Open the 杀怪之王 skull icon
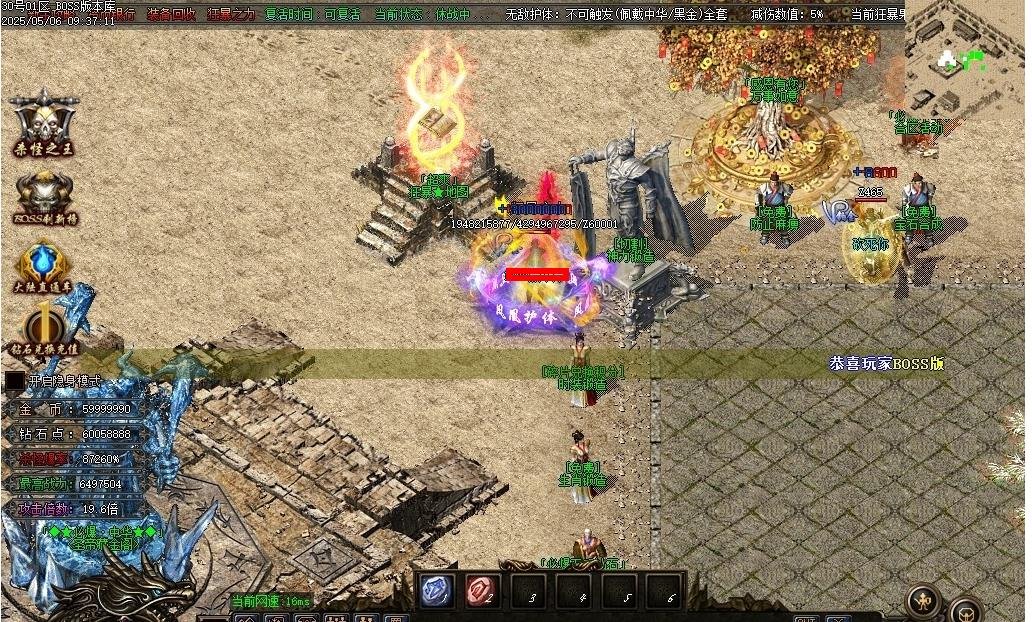 (x=44, y=122)
